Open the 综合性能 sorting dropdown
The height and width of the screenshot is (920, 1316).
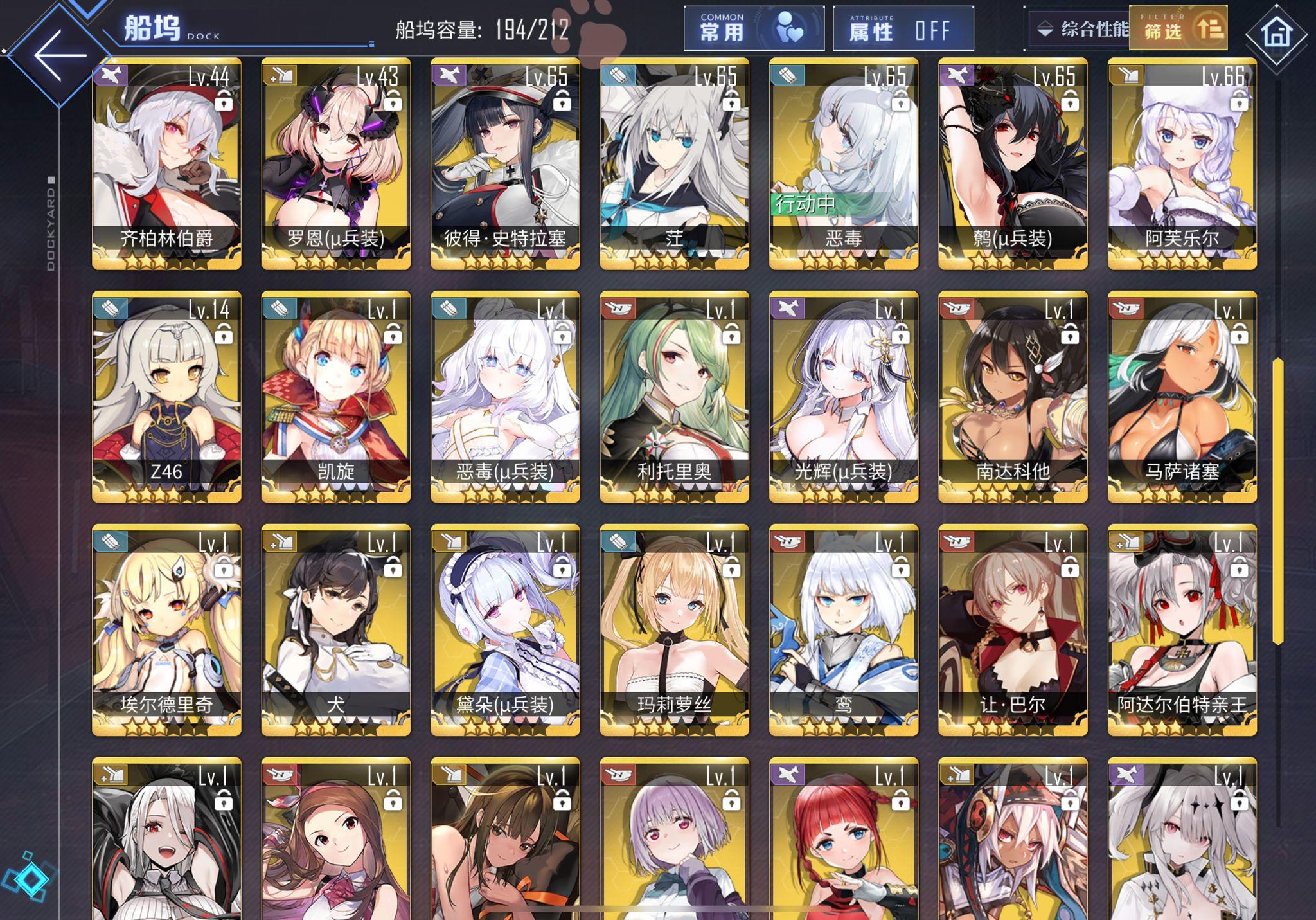[1080, 28]
